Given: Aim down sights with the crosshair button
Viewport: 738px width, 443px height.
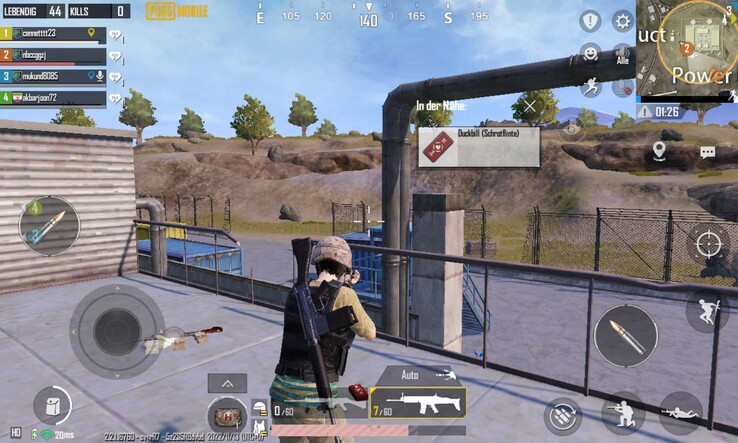Looking at the screenshot, I should click(x=708, y=243).
